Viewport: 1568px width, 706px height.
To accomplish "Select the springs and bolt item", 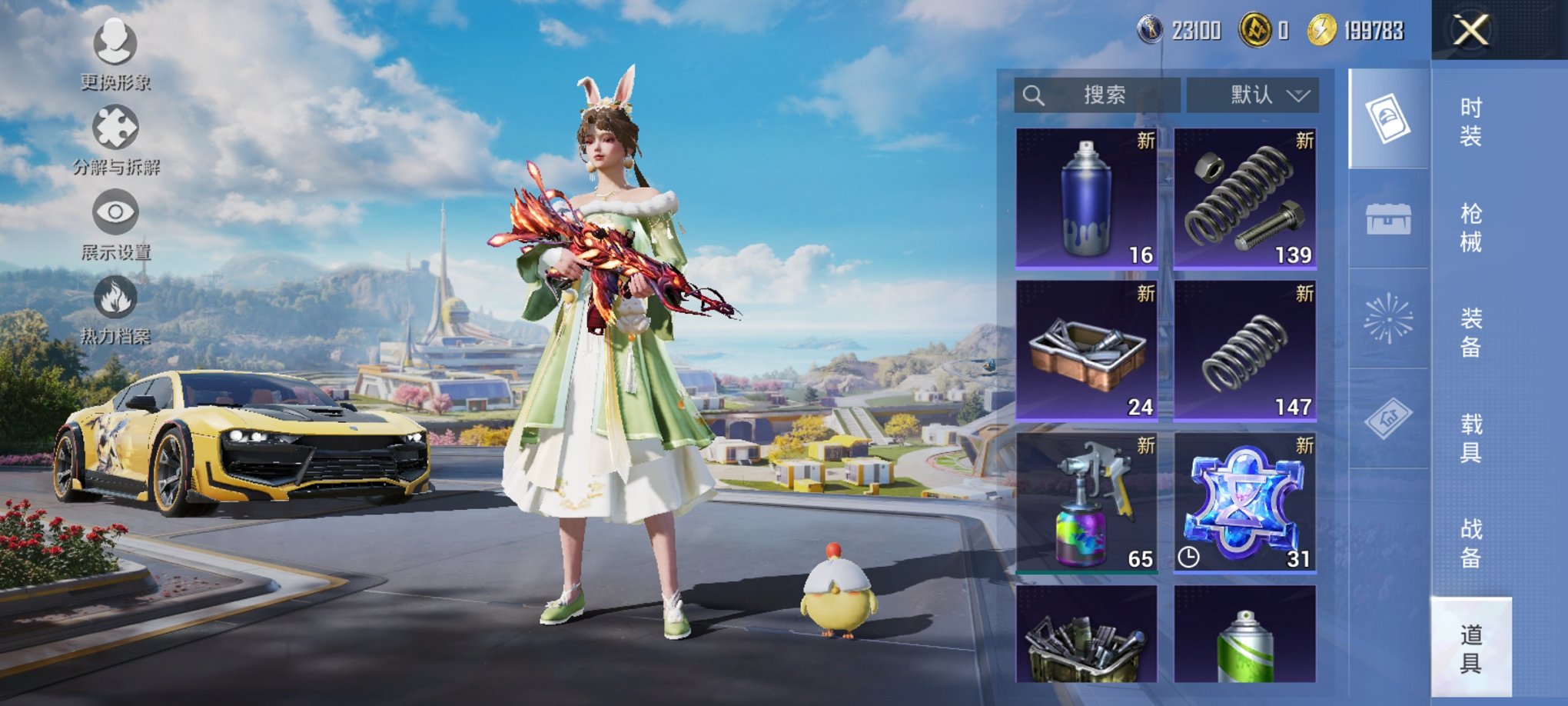I will pyautogui.click(x=1244, y=198).
